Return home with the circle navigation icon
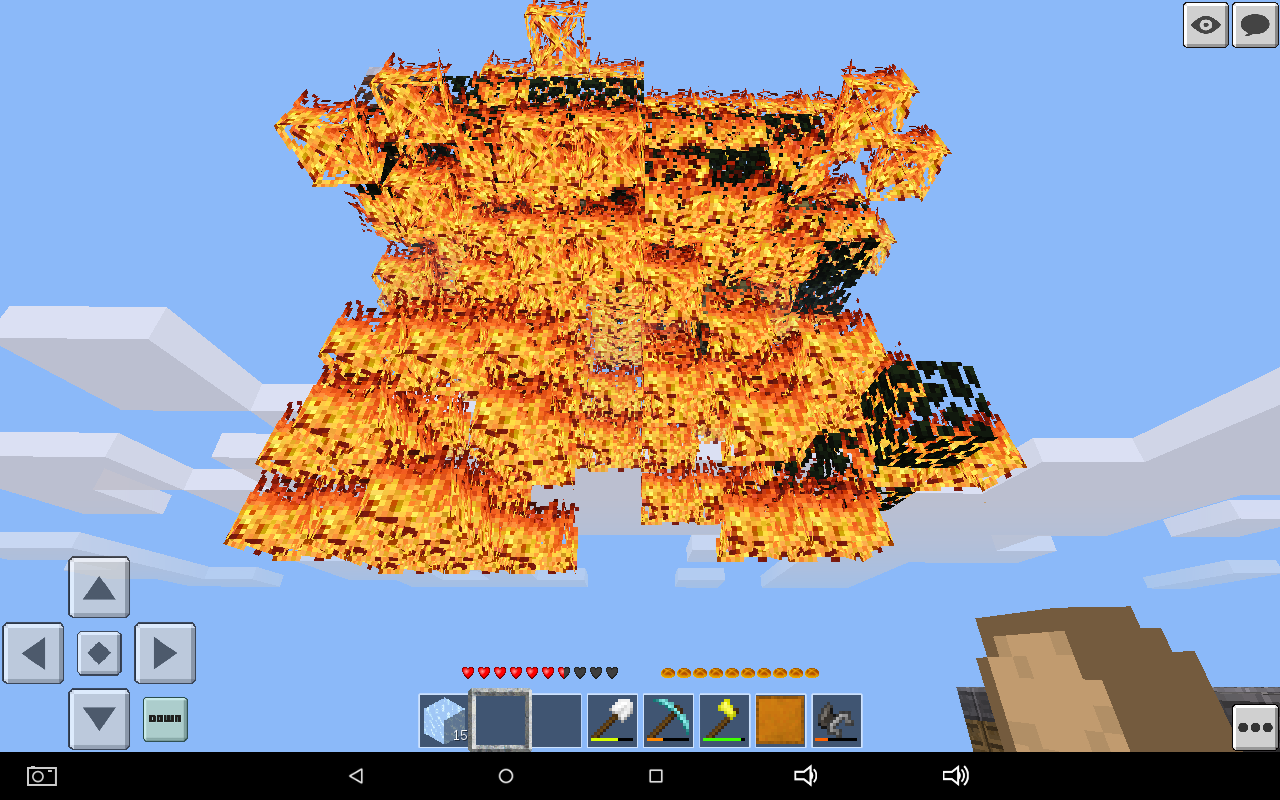 tap(506, 776)
